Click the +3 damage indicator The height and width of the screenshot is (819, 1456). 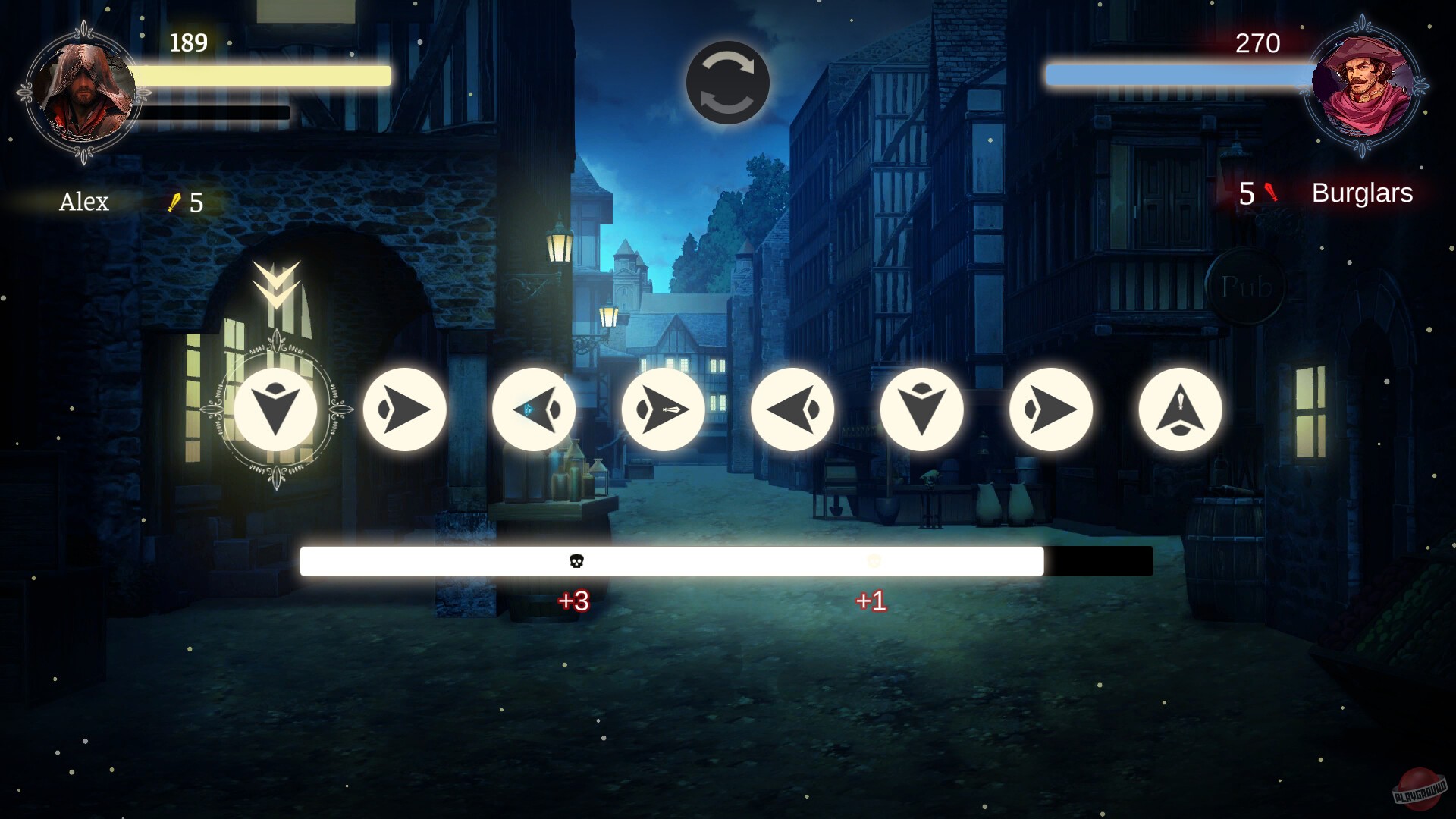575,601
